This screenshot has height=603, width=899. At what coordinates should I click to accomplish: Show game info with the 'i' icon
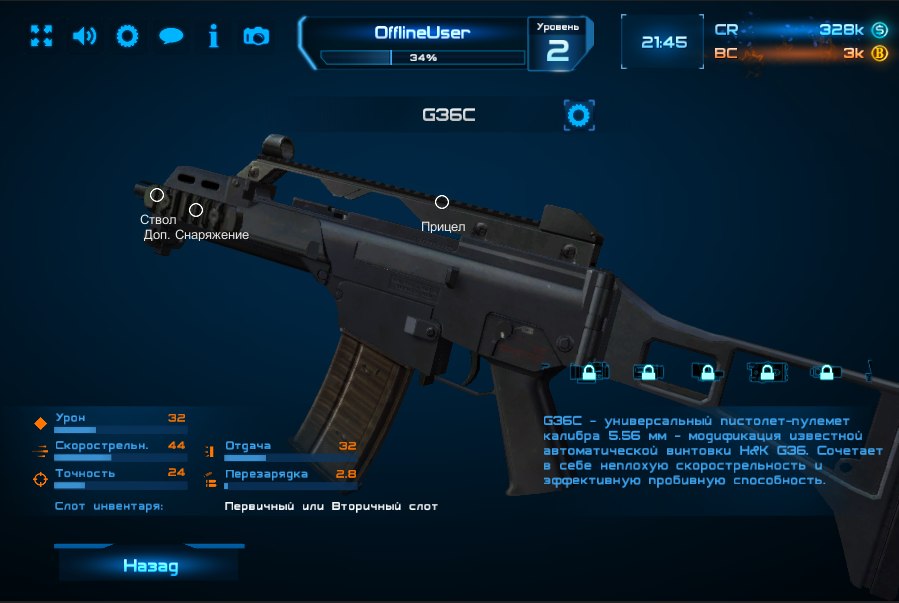(x=213, y=36)
